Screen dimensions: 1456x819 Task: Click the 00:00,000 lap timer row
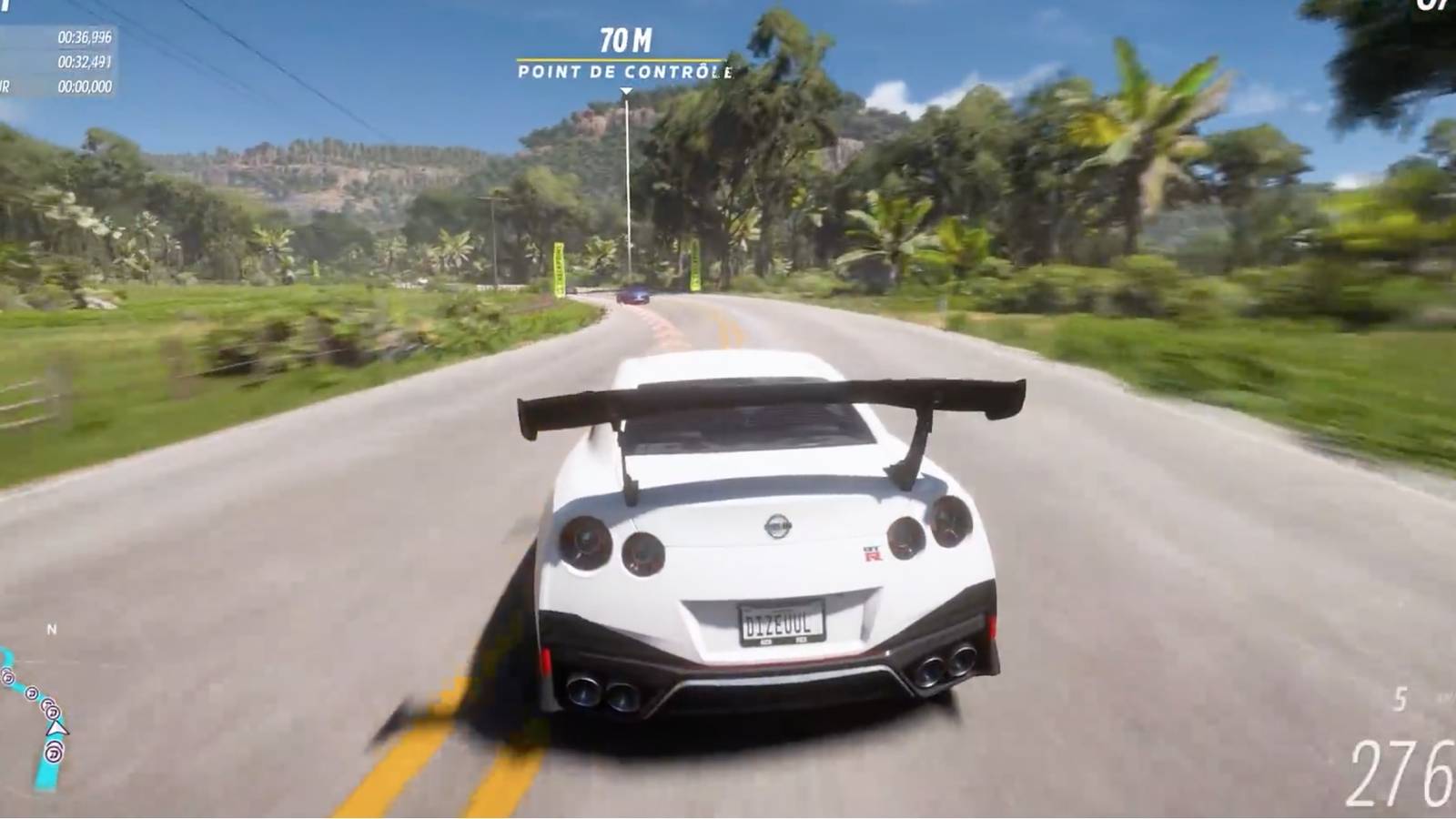point(84,87)
